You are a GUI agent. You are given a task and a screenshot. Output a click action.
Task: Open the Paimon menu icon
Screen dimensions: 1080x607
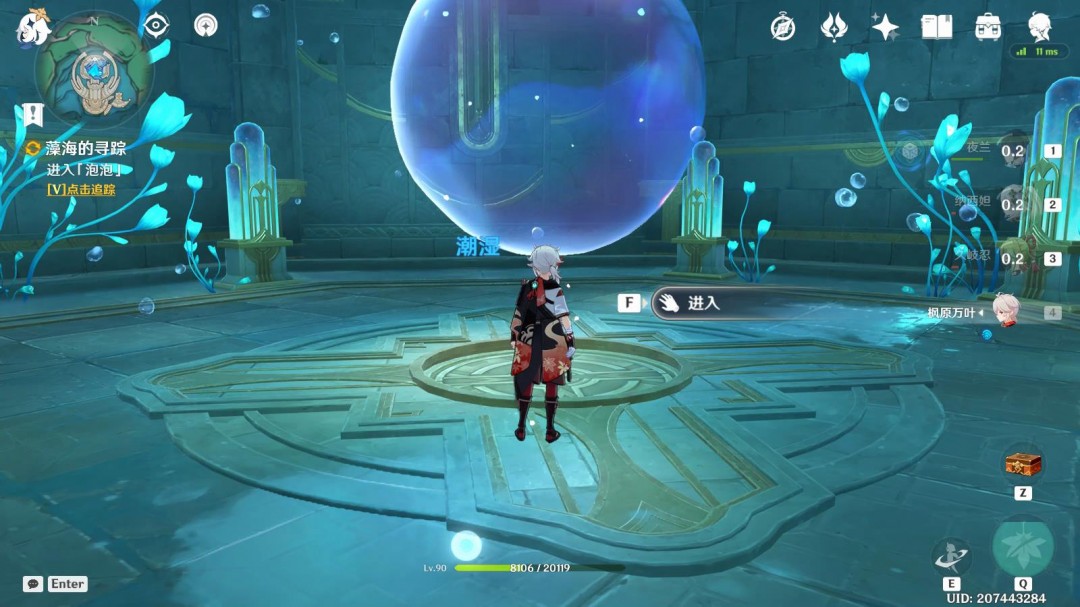coord(31,28)
